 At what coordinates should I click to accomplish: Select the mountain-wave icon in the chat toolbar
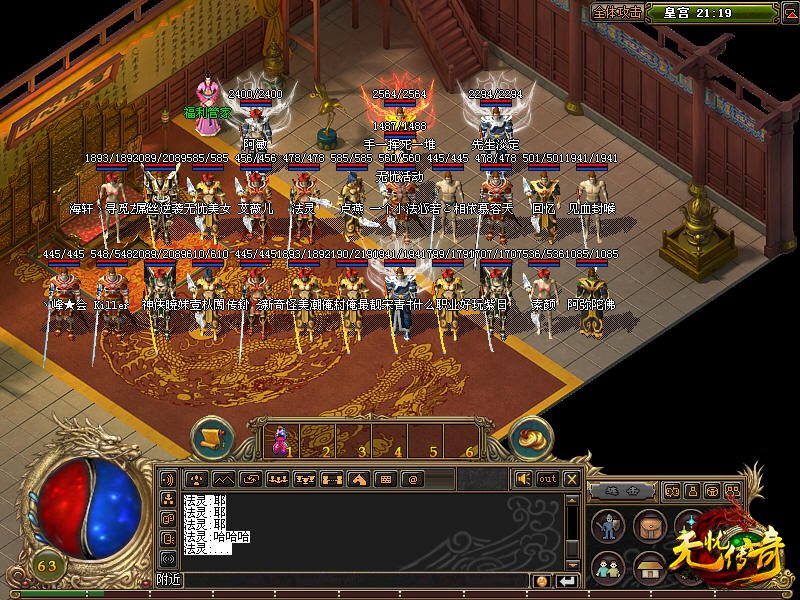click(x=222, y=479)
